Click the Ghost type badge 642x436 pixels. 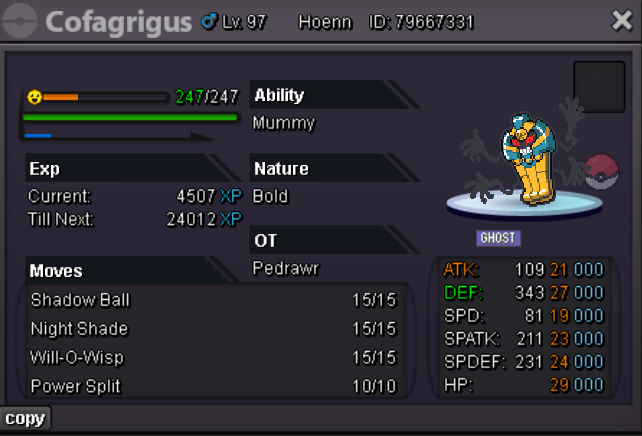click(499, 238)
